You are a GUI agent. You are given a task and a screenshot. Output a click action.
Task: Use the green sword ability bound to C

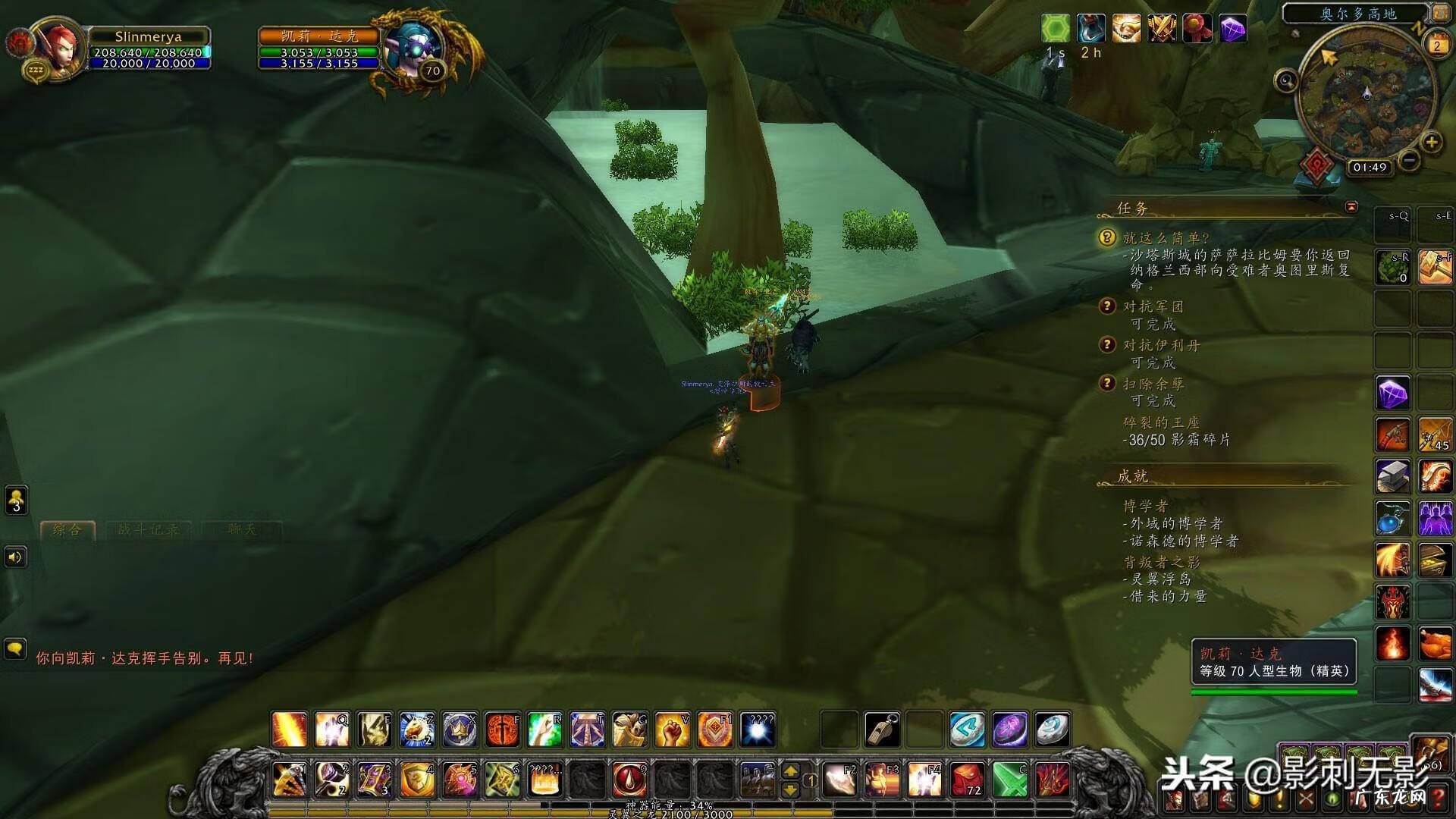tap(1010, 779)
